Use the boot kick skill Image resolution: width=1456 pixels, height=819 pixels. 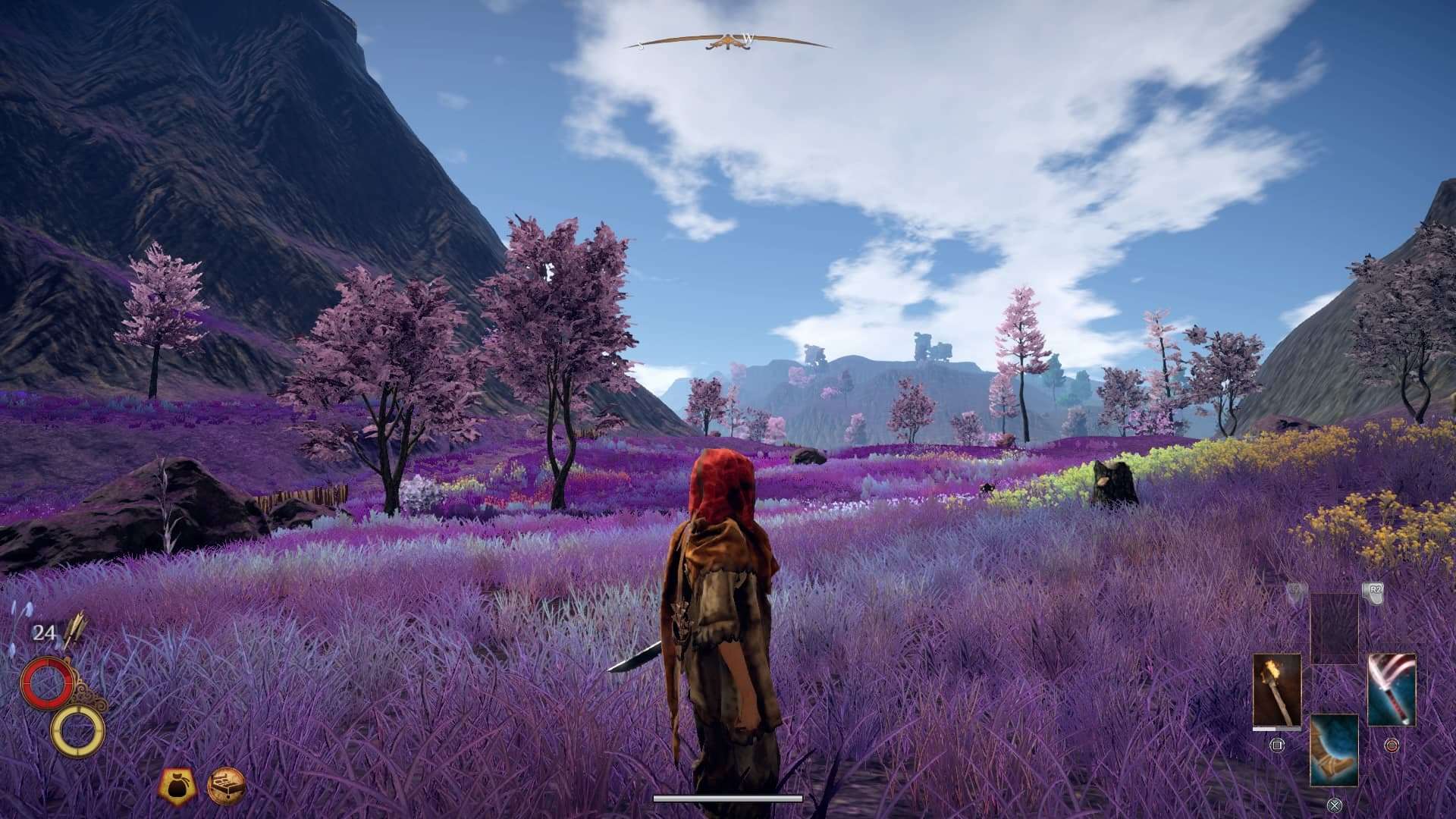1334,749
